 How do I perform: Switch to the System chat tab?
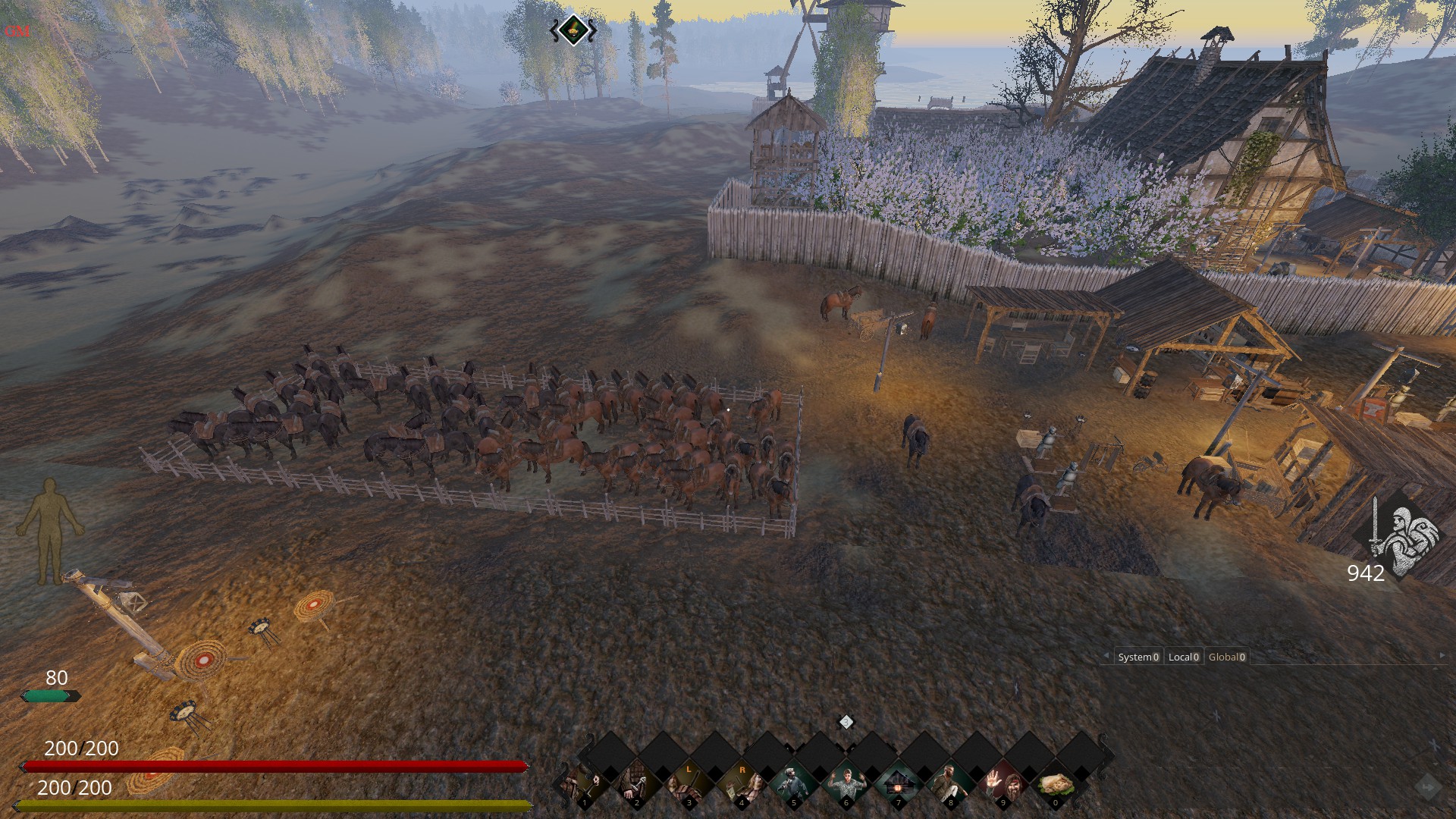1137,657
